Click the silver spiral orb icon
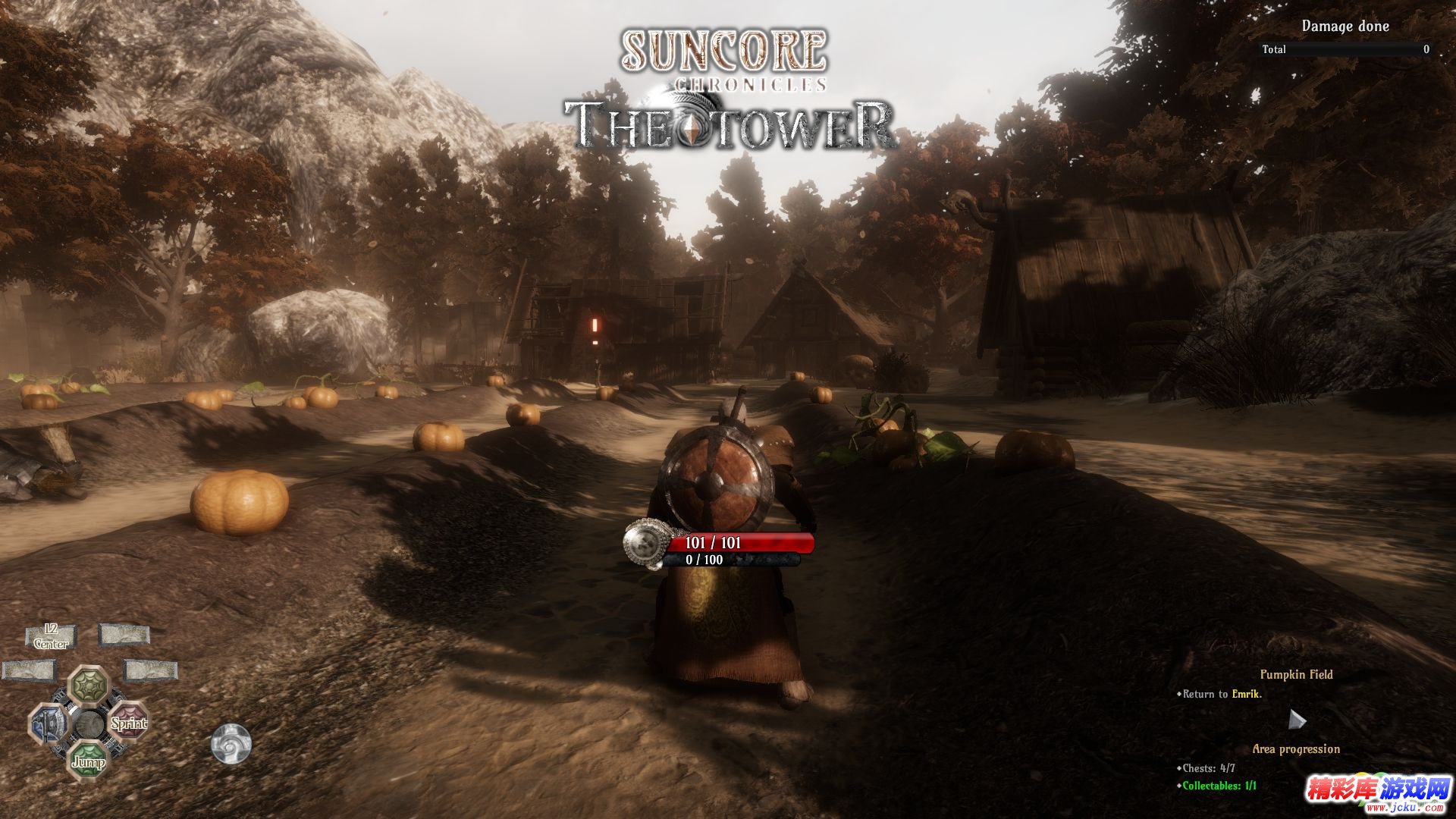 [231, 743]
